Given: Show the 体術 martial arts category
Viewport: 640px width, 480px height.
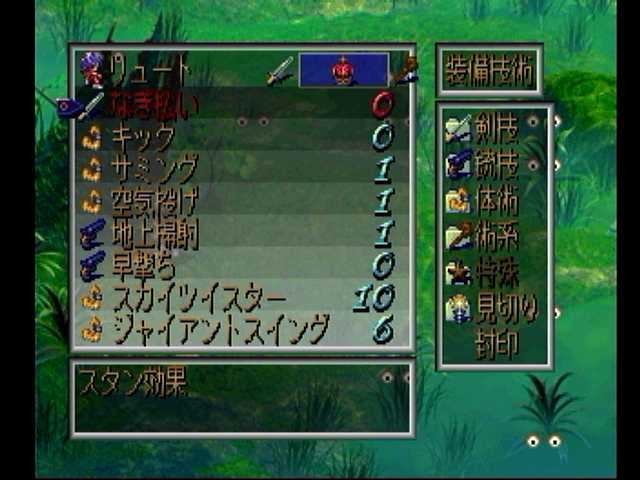Looking at the screenshot, I should (495, 200).
